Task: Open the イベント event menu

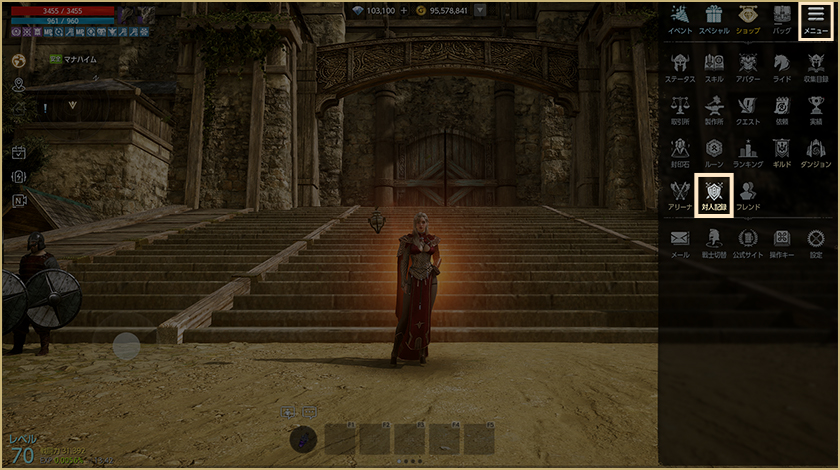Action: coord(680,20)
